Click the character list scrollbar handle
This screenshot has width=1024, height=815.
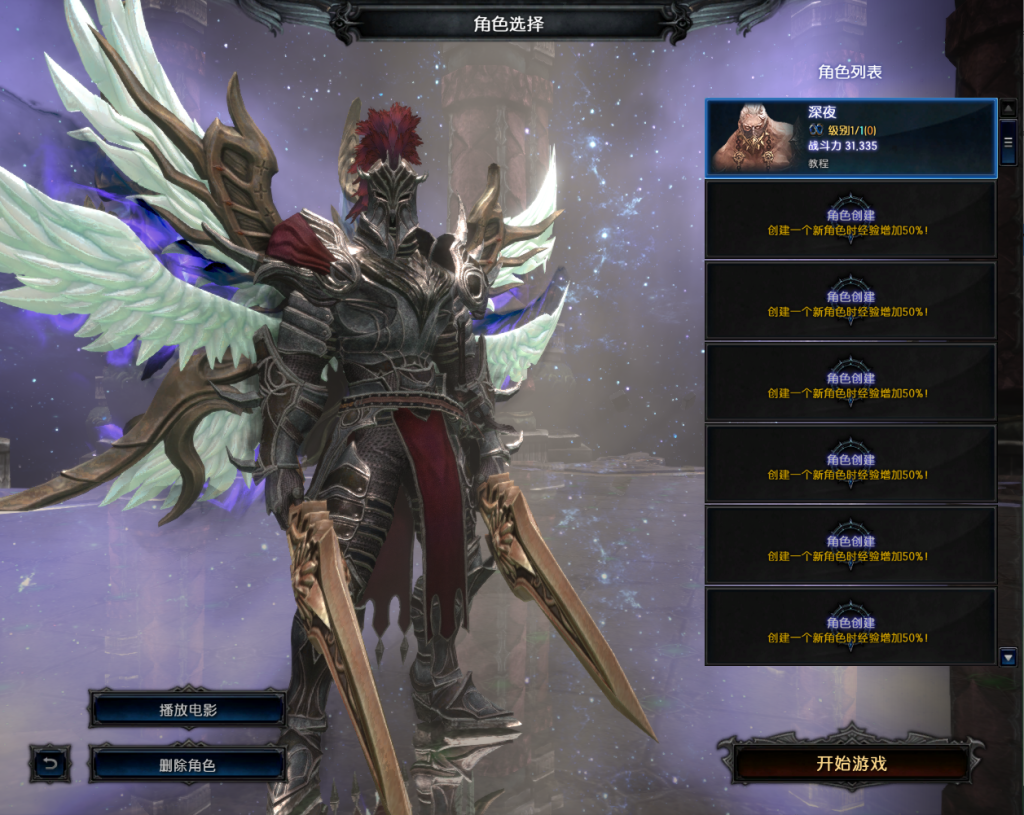click(1008, 142)
